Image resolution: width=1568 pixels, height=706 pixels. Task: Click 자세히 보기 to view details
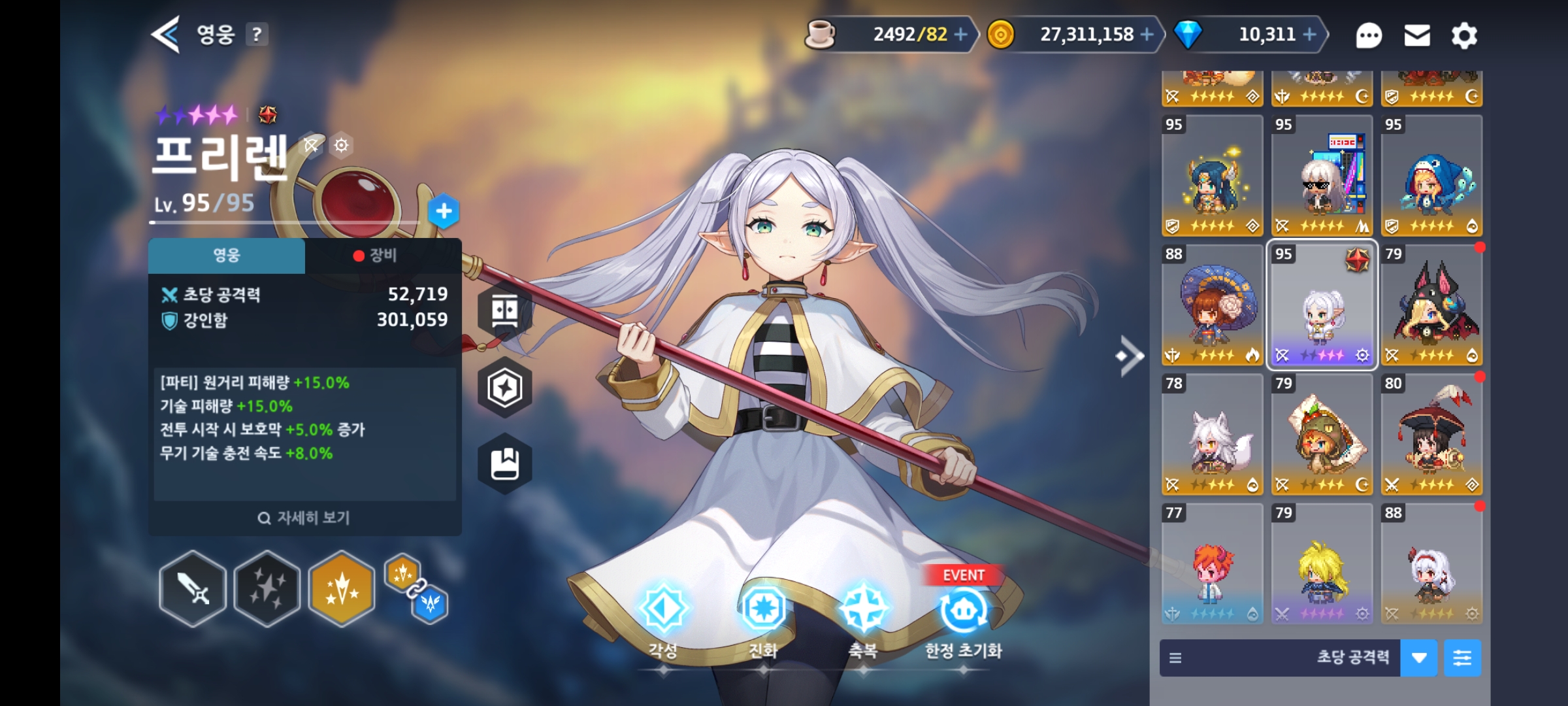point(304,518)
